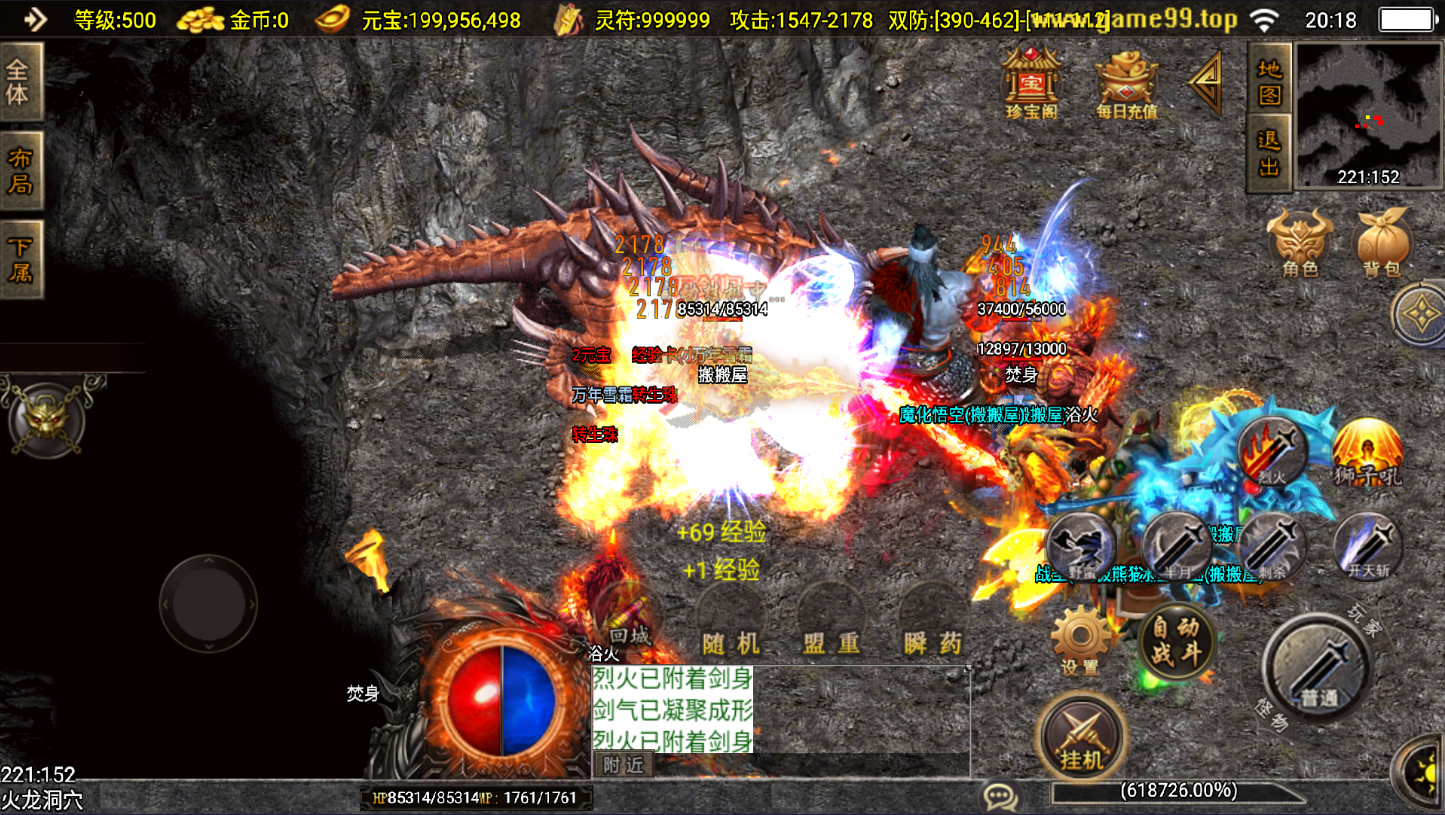This screenshot has width=1445, height=815.
Task: Open the 珍宝阁 treasure shop
Action: 1031,82
